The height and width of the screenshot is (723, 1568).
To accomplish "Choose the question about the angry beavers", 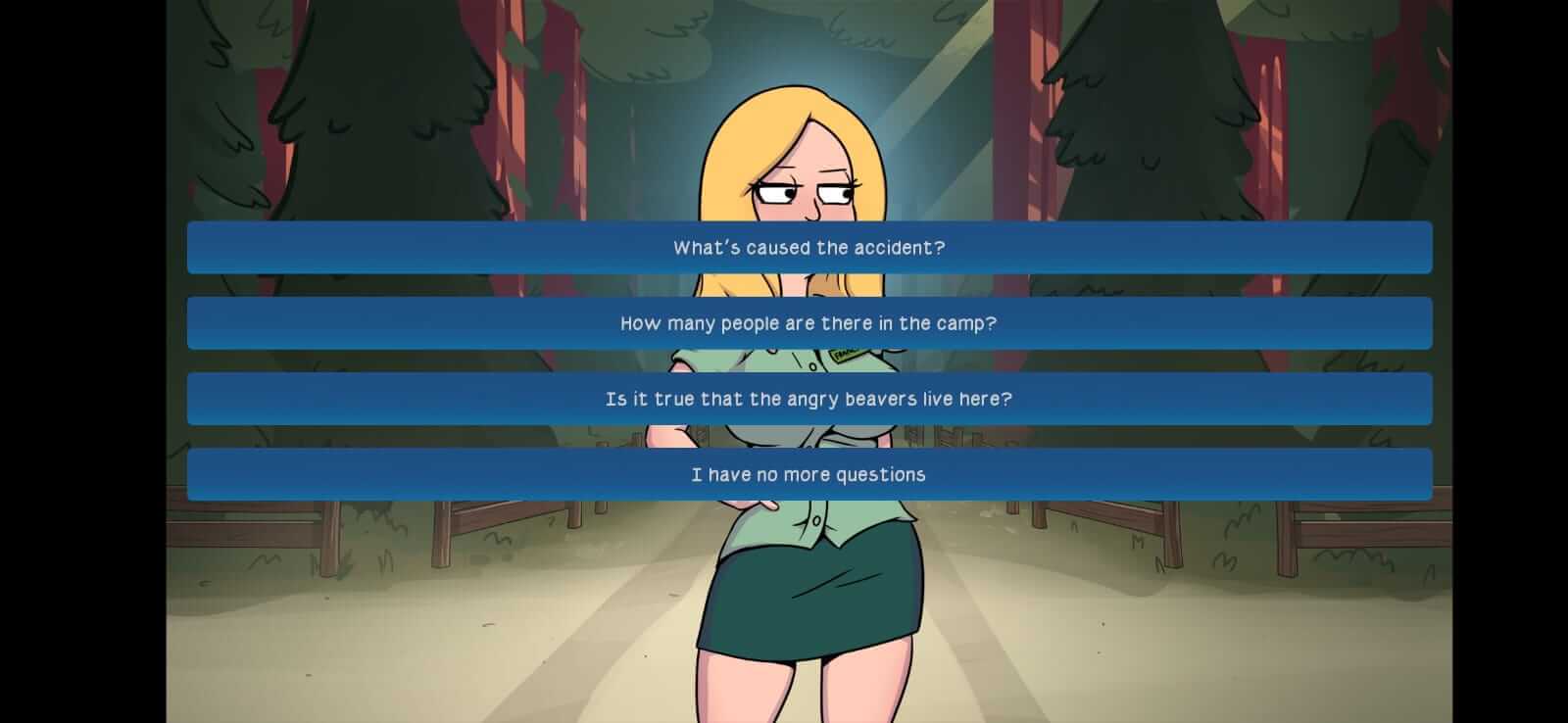I will point(808,399).
